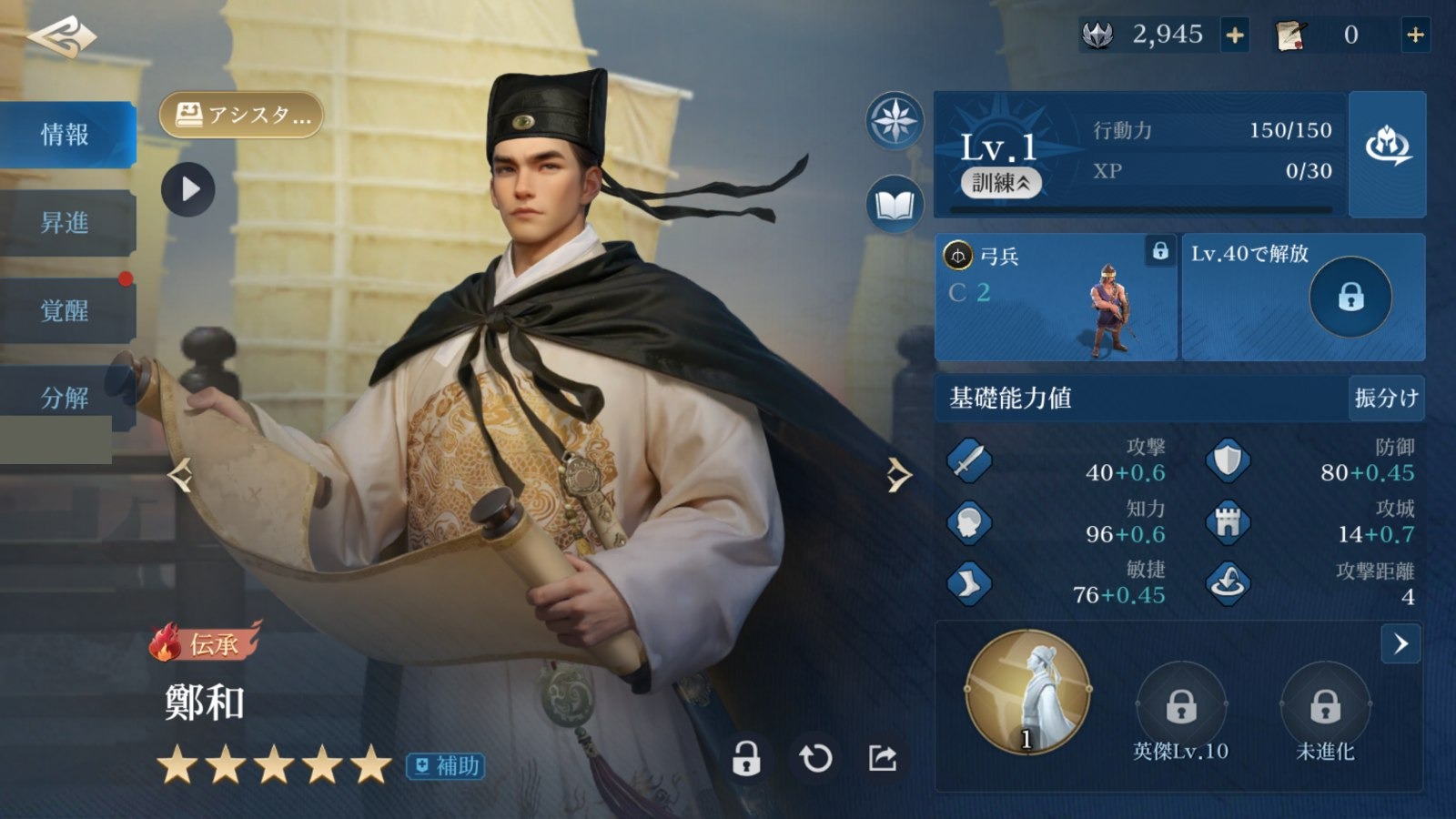Open the 分解 tab

coord(66,398)
